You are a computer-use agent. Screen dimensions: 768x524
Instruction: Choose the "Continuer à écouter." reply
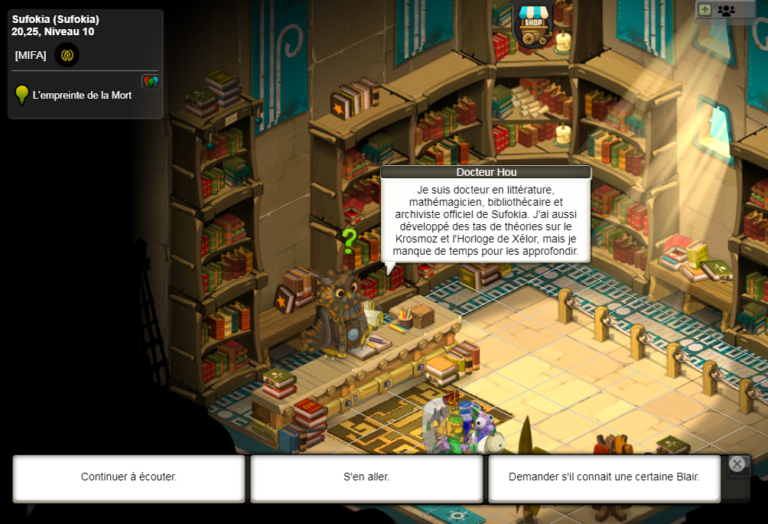(x=129, y=477)
